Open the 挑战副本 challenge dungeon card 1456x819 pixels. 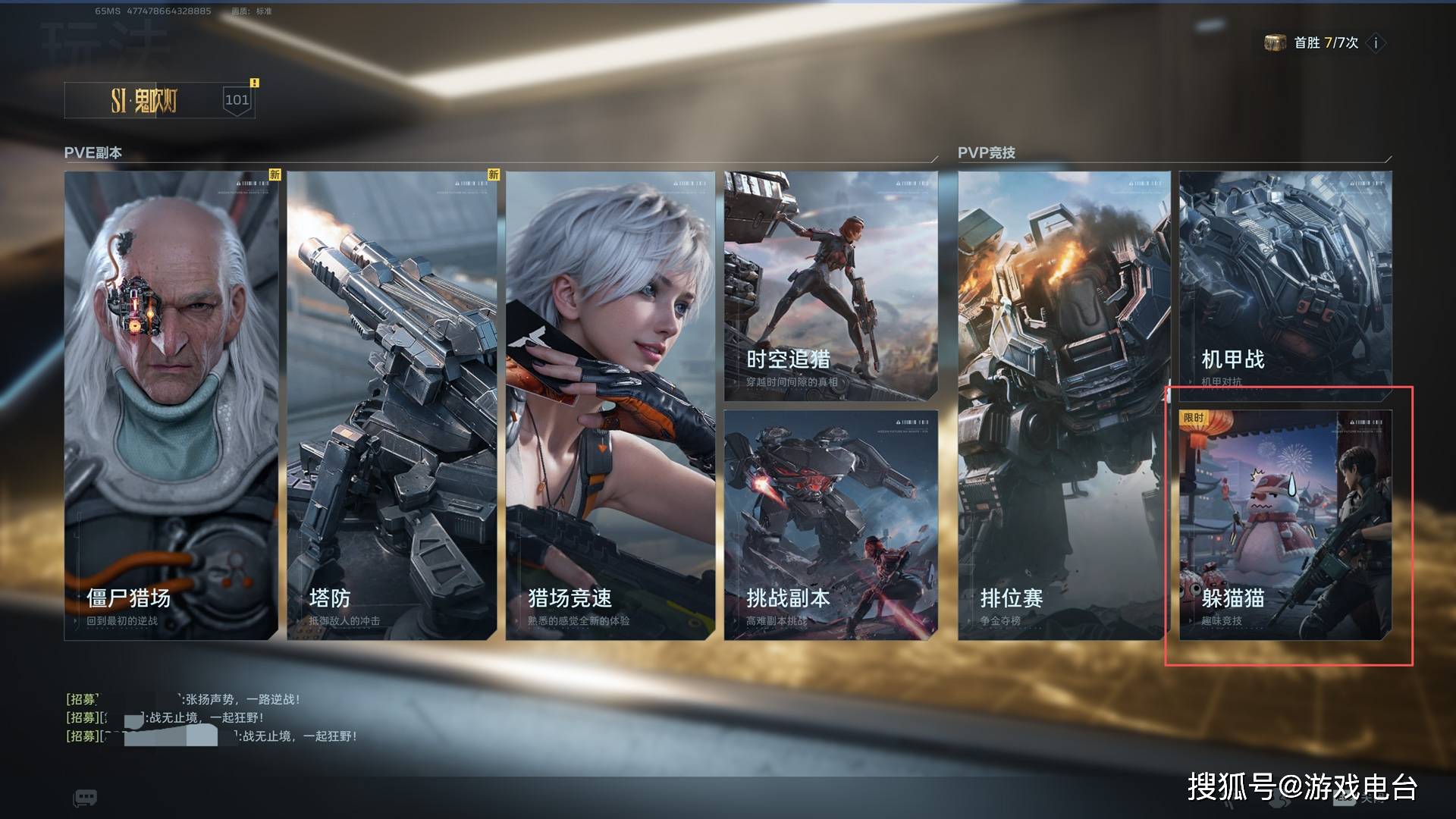(830, 525)
